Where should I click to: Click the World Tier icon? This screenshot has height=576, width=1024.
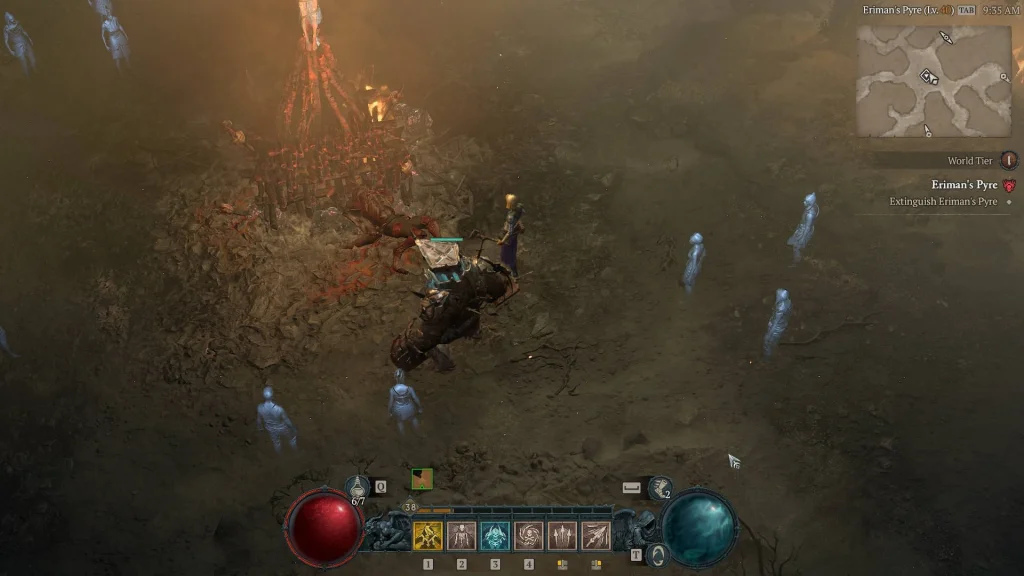[1009, 160]
